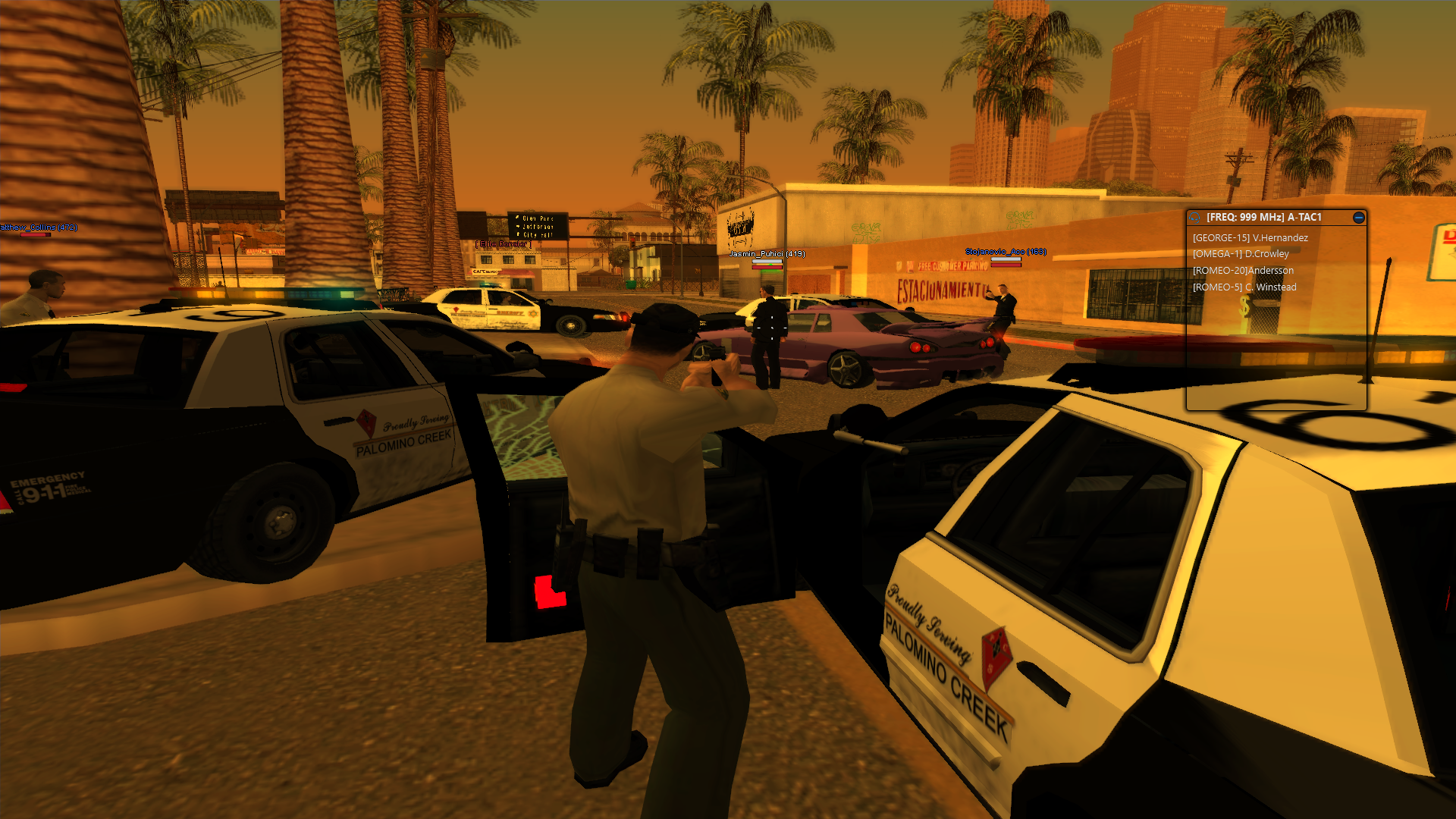This screenshot has width=1456, height=819.
Task: Select the [OMEGA-1] D.Crowley radio entry
Action: pos(1241,254)
